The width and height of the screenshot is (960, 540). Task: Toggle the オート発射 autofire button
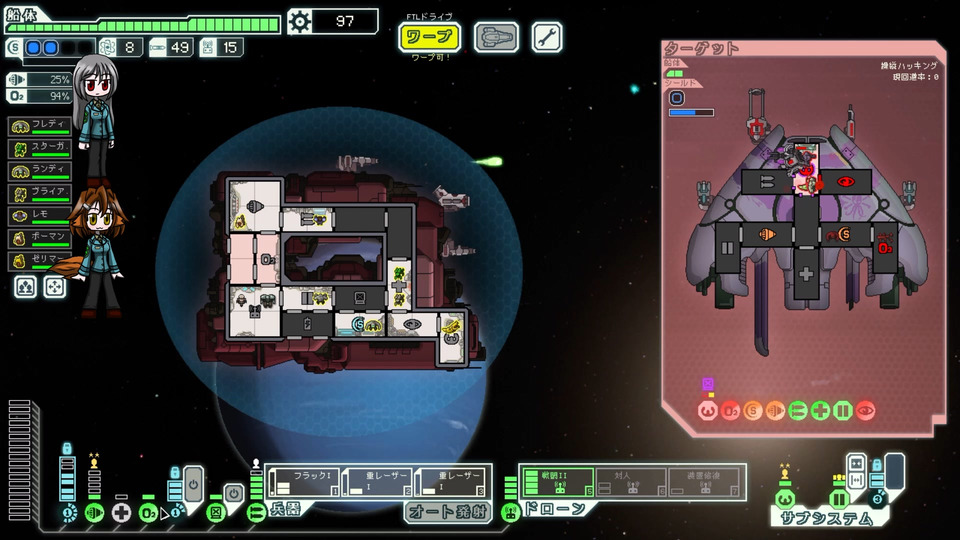pyautogui.click(x=447, y=512)
